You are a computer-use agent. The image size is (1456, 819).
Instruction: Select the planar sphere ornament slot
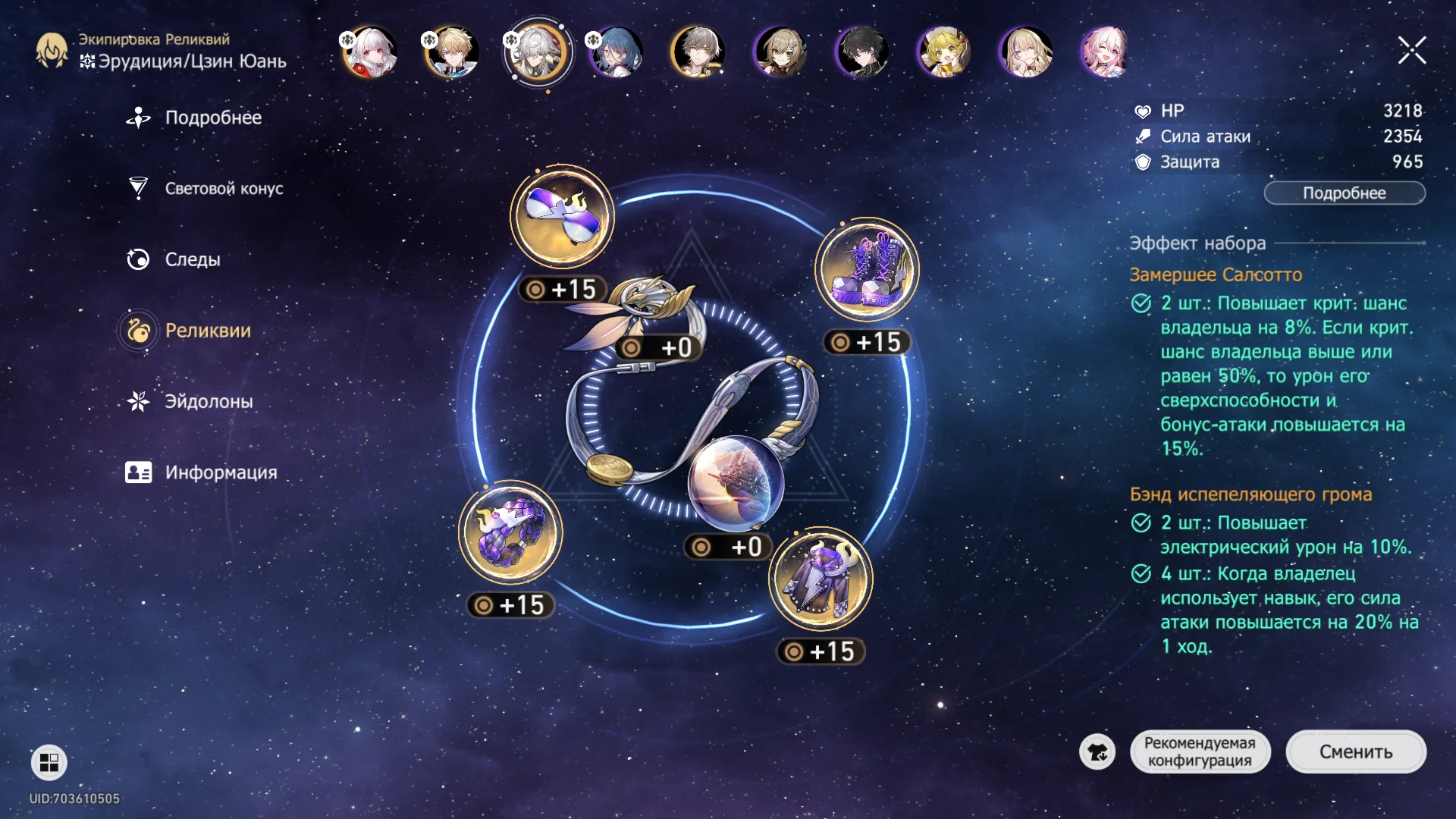[x=734, y=482]
